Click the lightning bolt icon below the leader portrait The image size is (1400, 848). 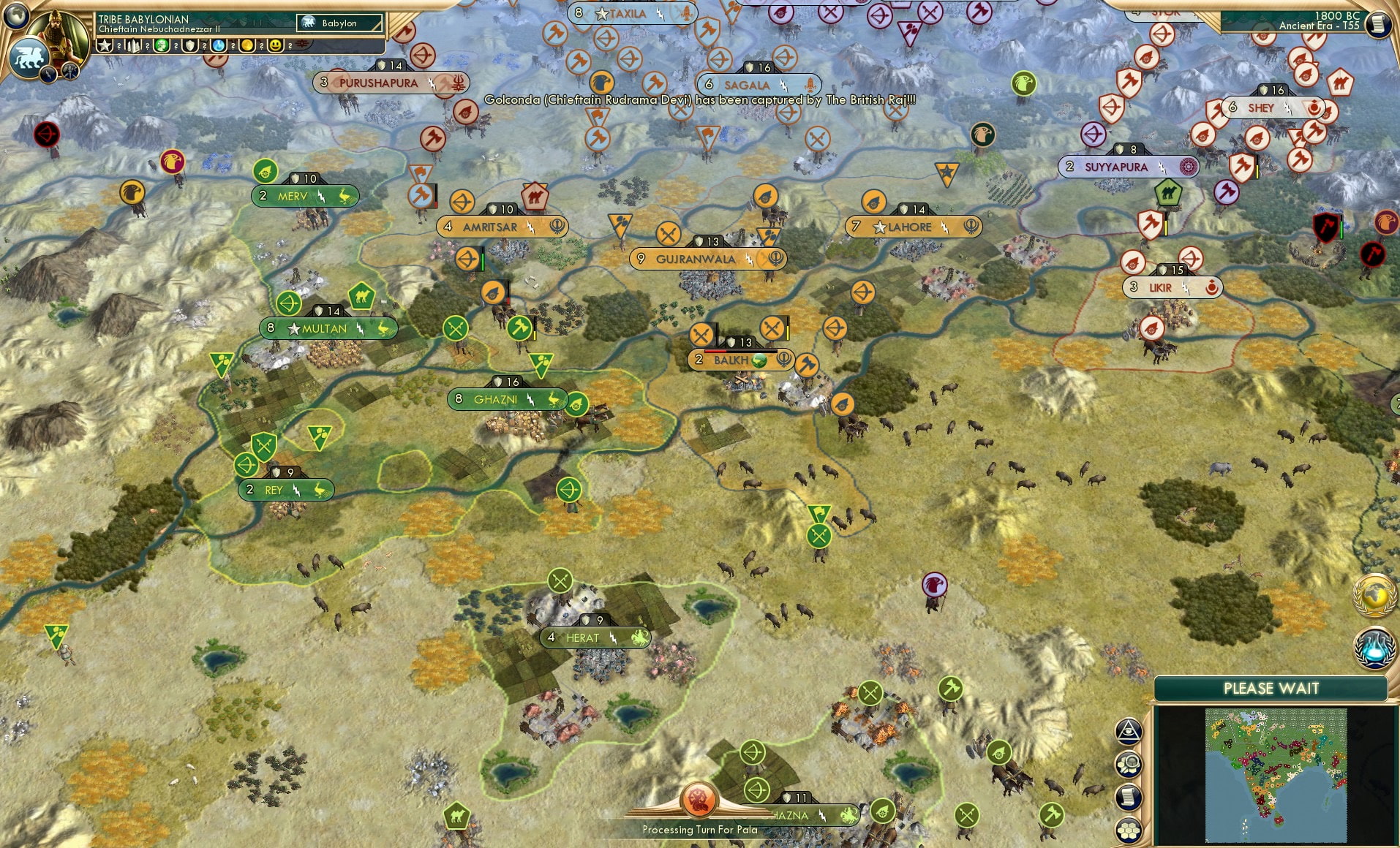coord(47,75)
